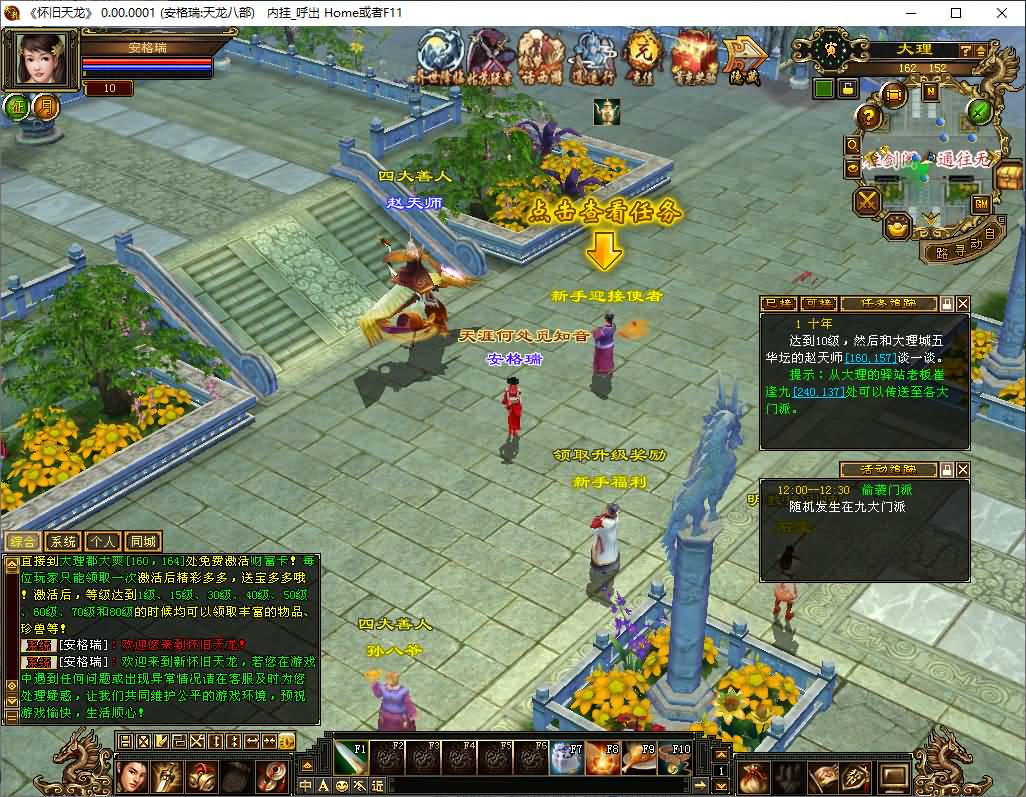Maximize the game window
This screenshot has height=797, width=1026.
955,13
